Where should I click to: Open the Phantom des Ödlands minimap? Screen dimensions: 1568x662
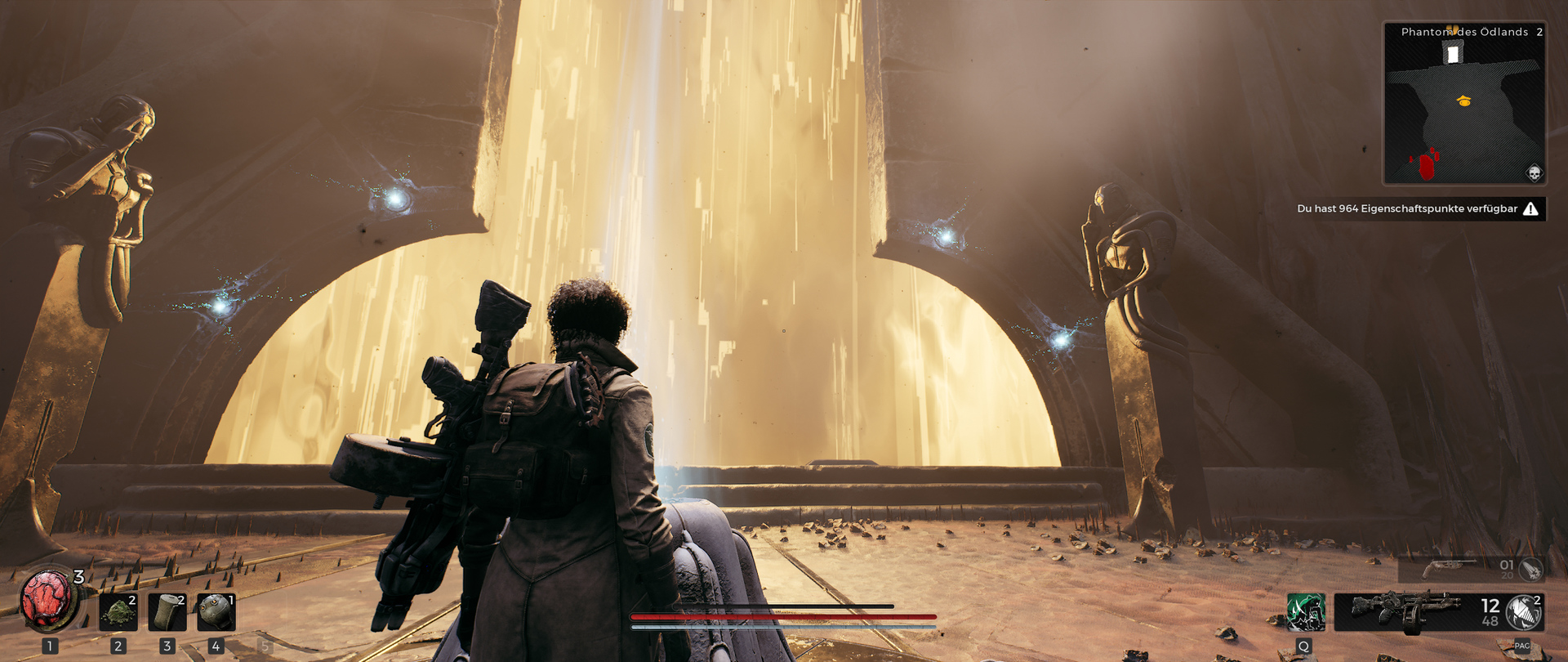[x=1463, y=104]
